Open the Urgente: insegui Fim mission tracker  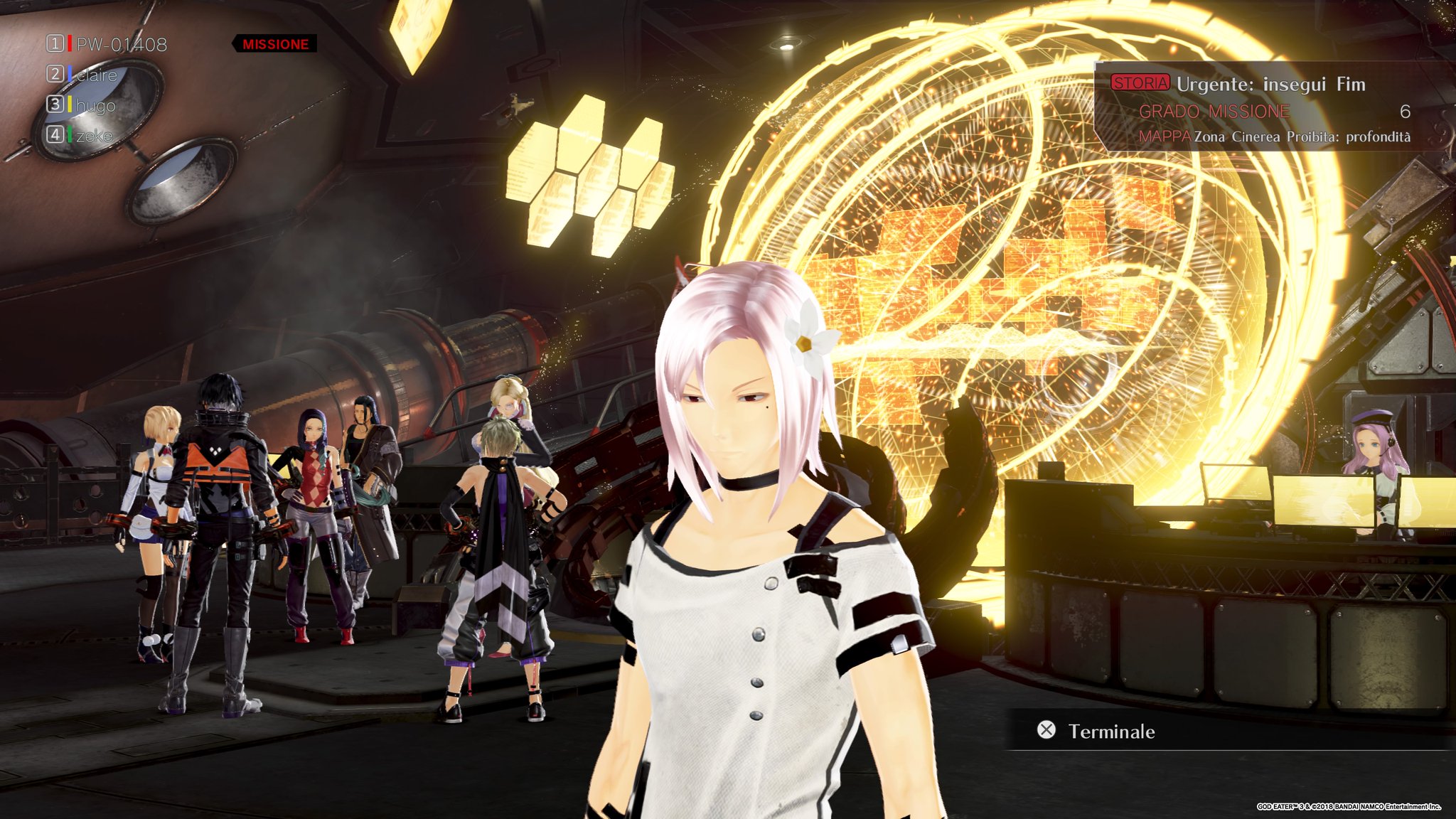tap(1270, 85)
